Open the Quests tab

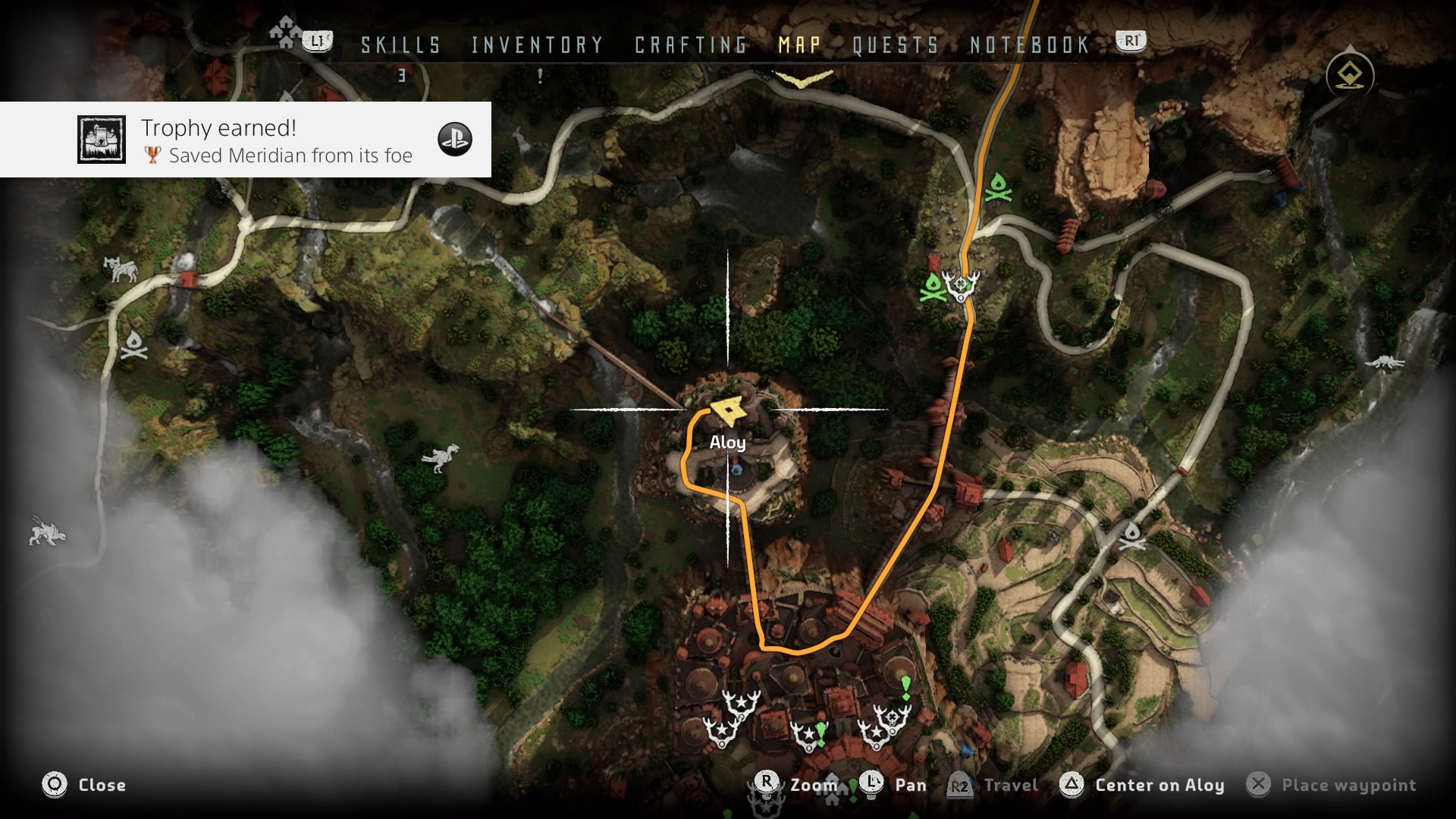[896, 45]
